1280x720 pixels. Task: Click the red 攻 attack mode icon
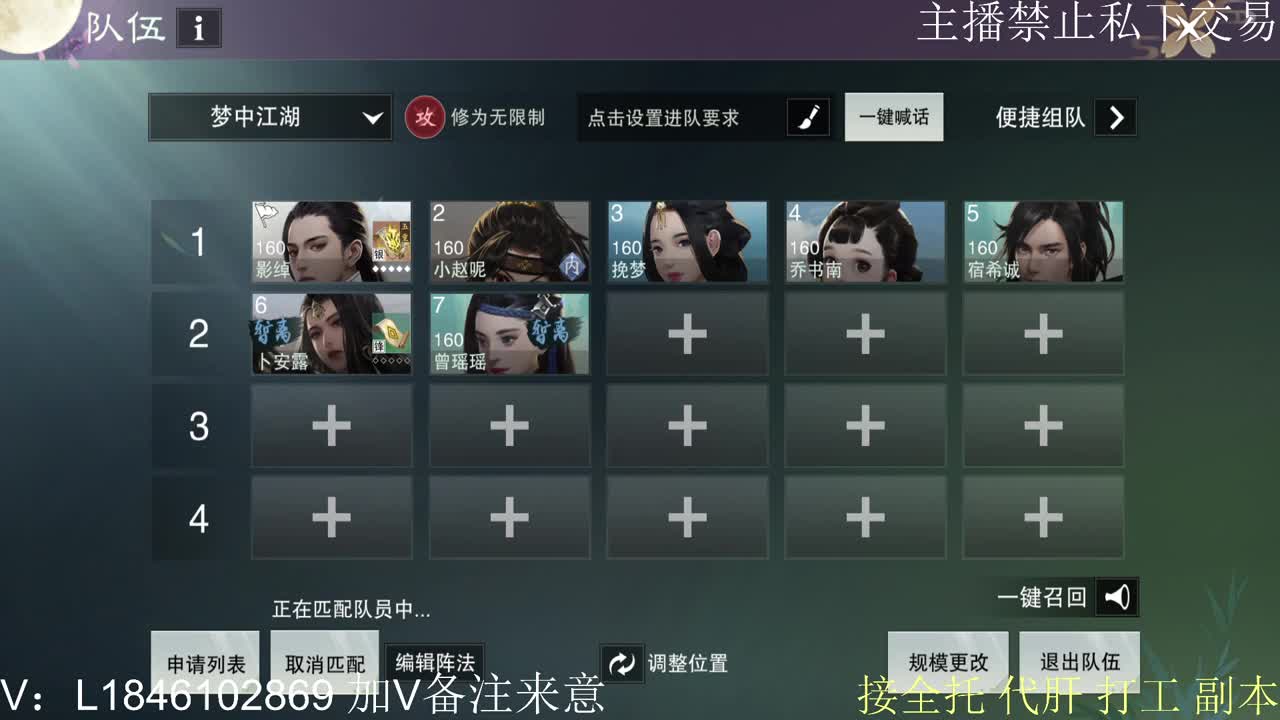[x=426, y=117]
